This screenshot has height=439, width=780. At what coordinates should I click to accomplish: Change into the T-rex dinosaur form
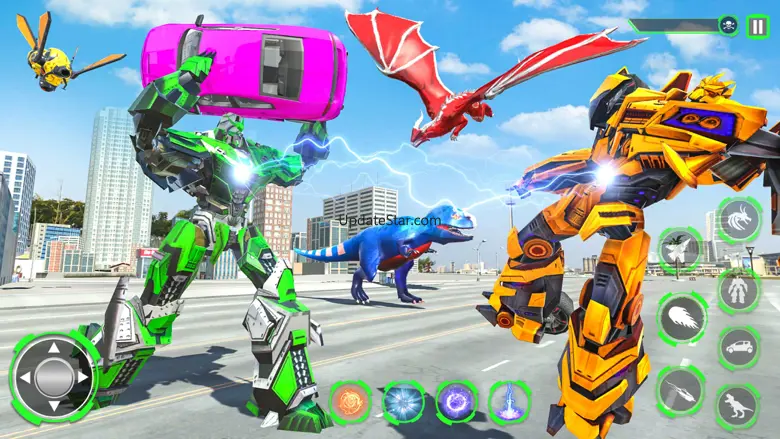point(739,407)
